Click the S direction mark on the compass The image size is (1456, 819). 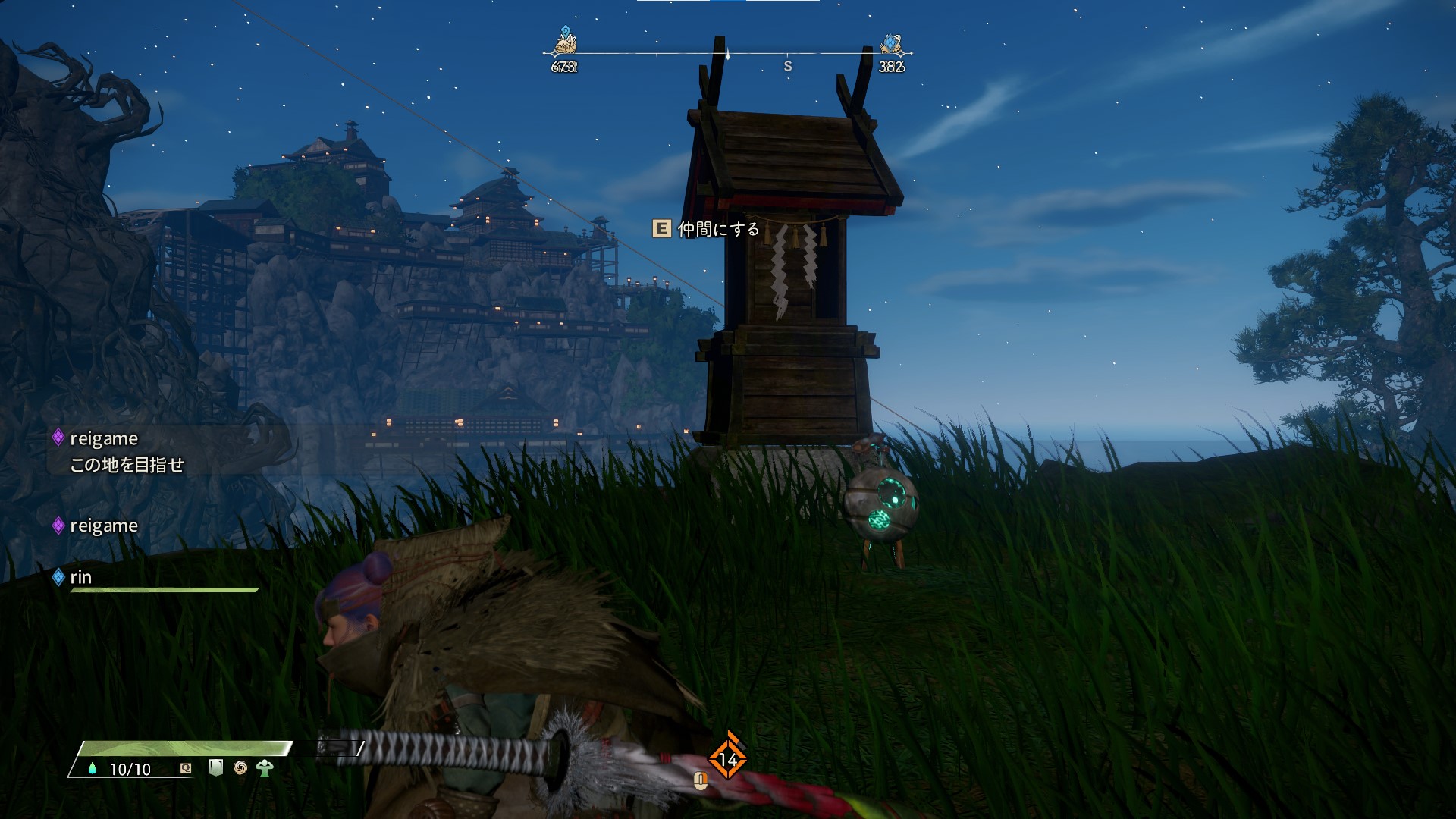tap(787, 67)
